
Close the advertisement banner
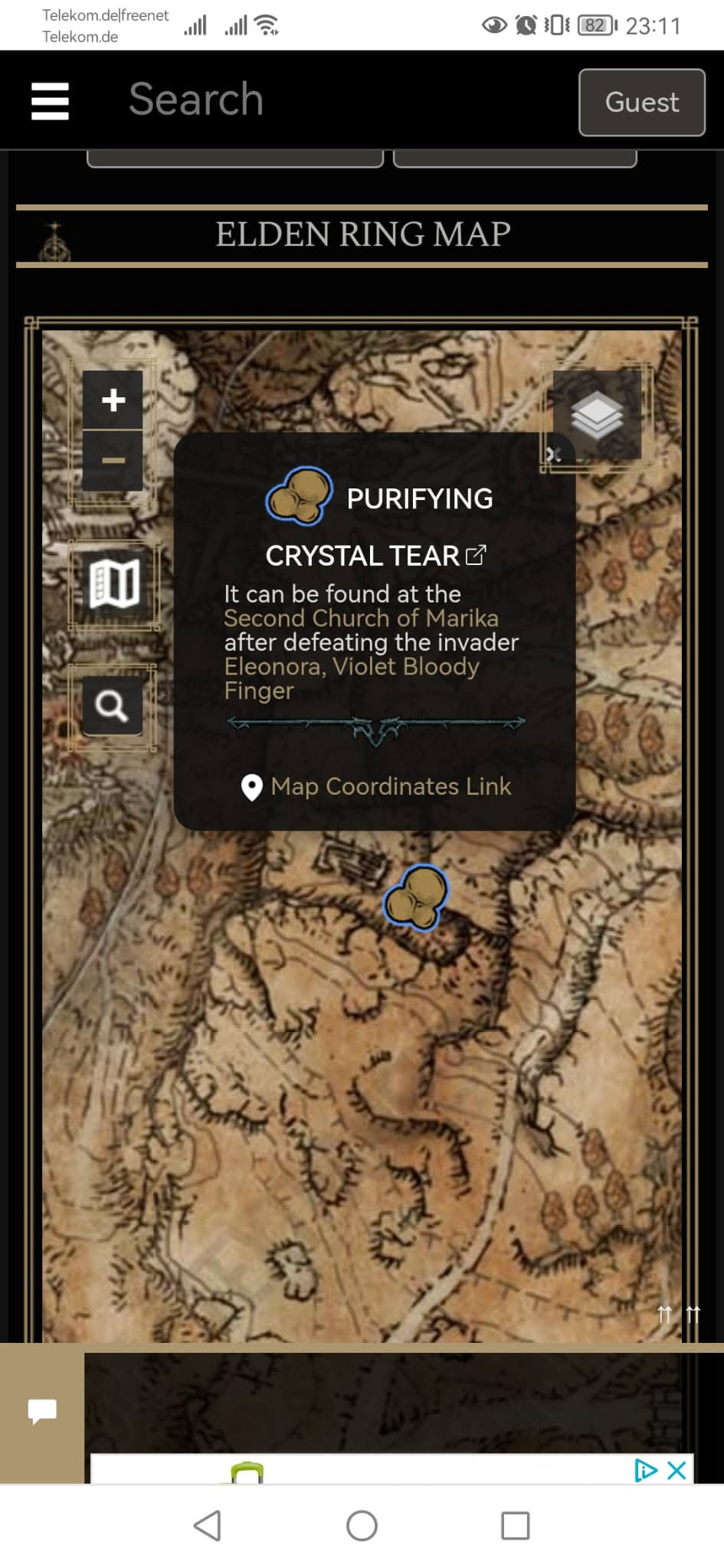tap(676, 1470)
